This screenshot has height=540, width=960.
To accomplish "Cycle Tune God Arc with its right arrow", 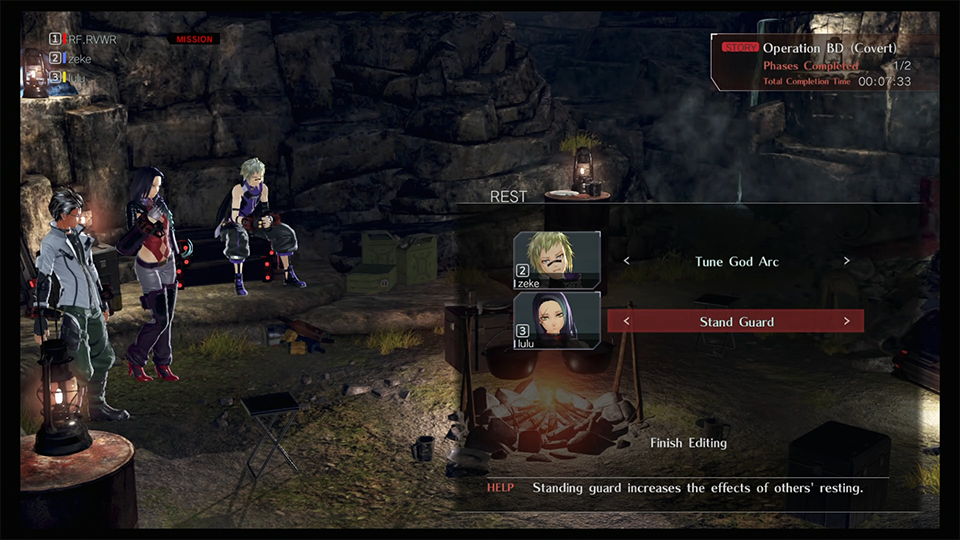I will (x=846, y=261).
